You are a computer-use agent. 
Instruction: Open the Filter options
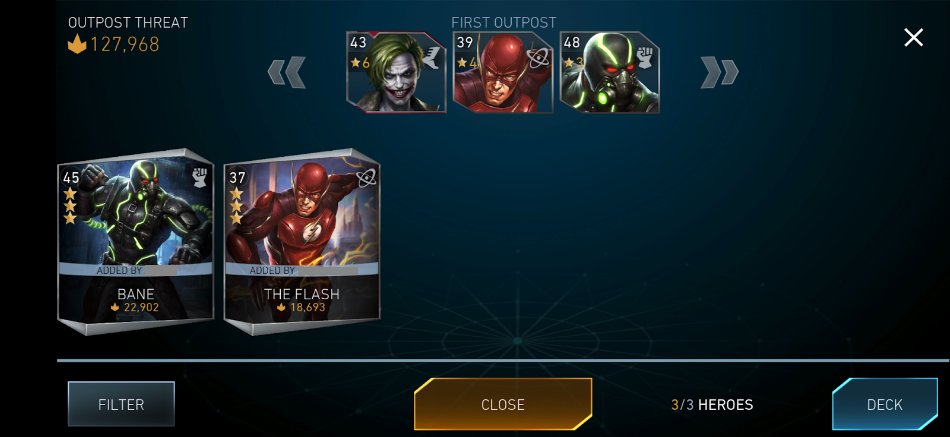(121, 405)
